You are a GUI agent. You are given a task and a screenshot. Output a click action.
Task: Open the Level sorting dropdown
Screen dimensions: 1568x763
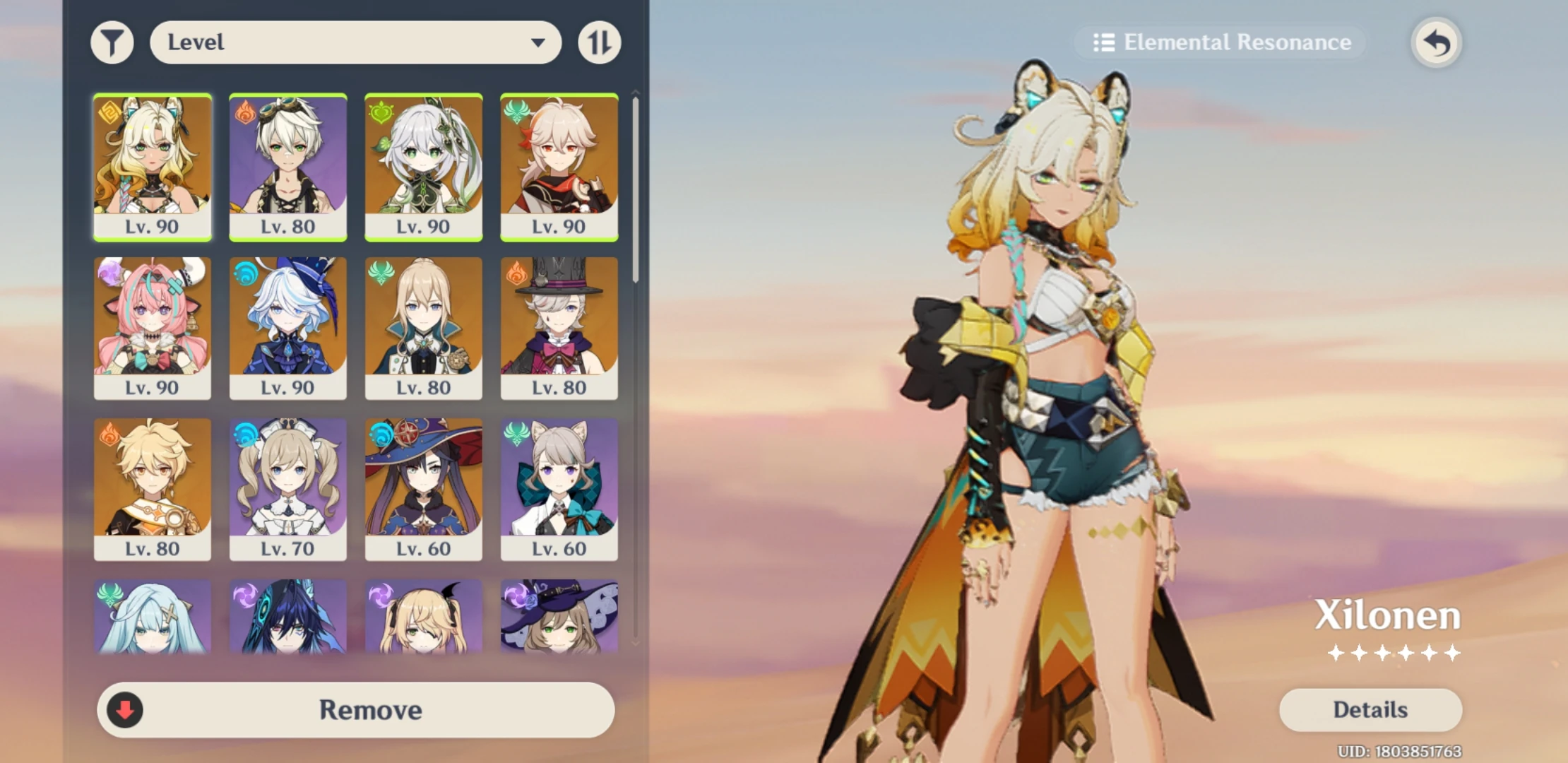pos(356,42)
